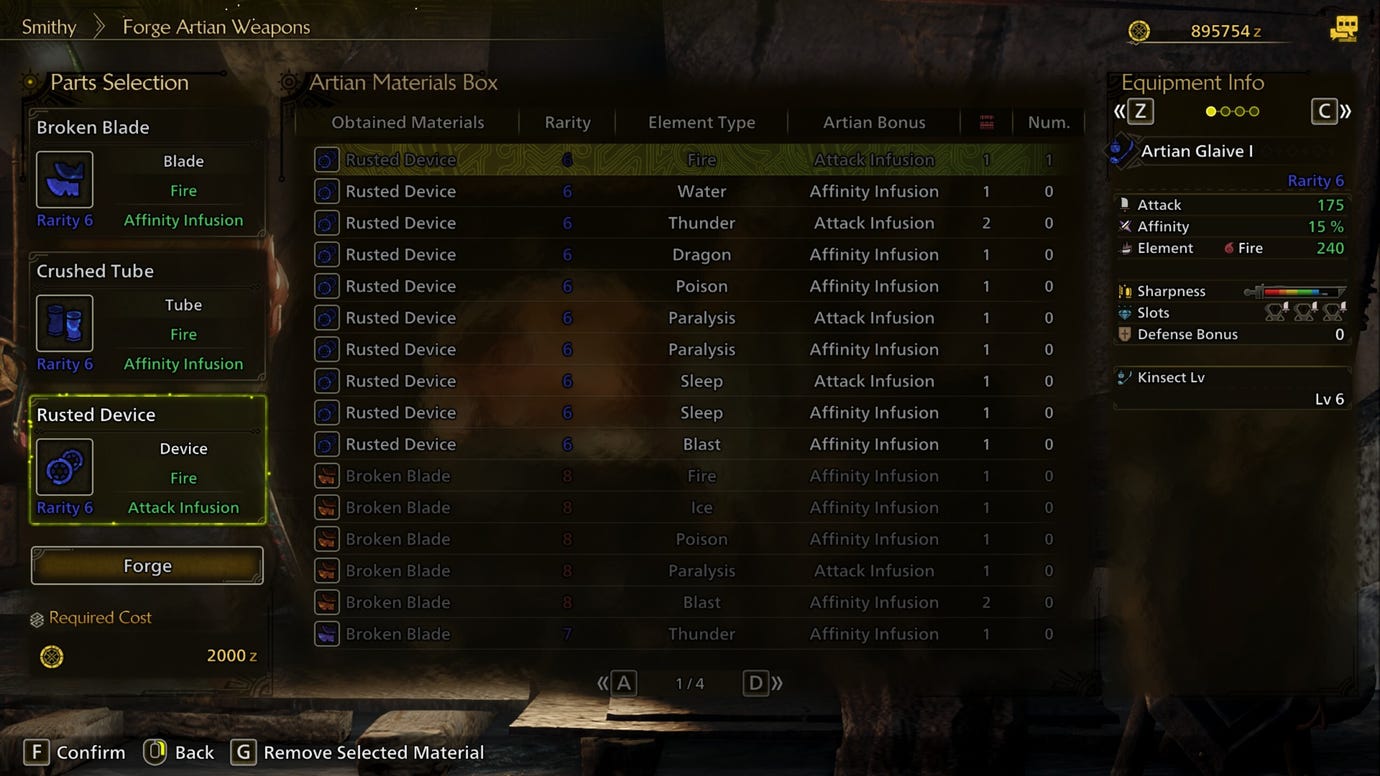1380x776 pixels.
Task: Open the next material page with the D arrow
Action: pos(756,682)
